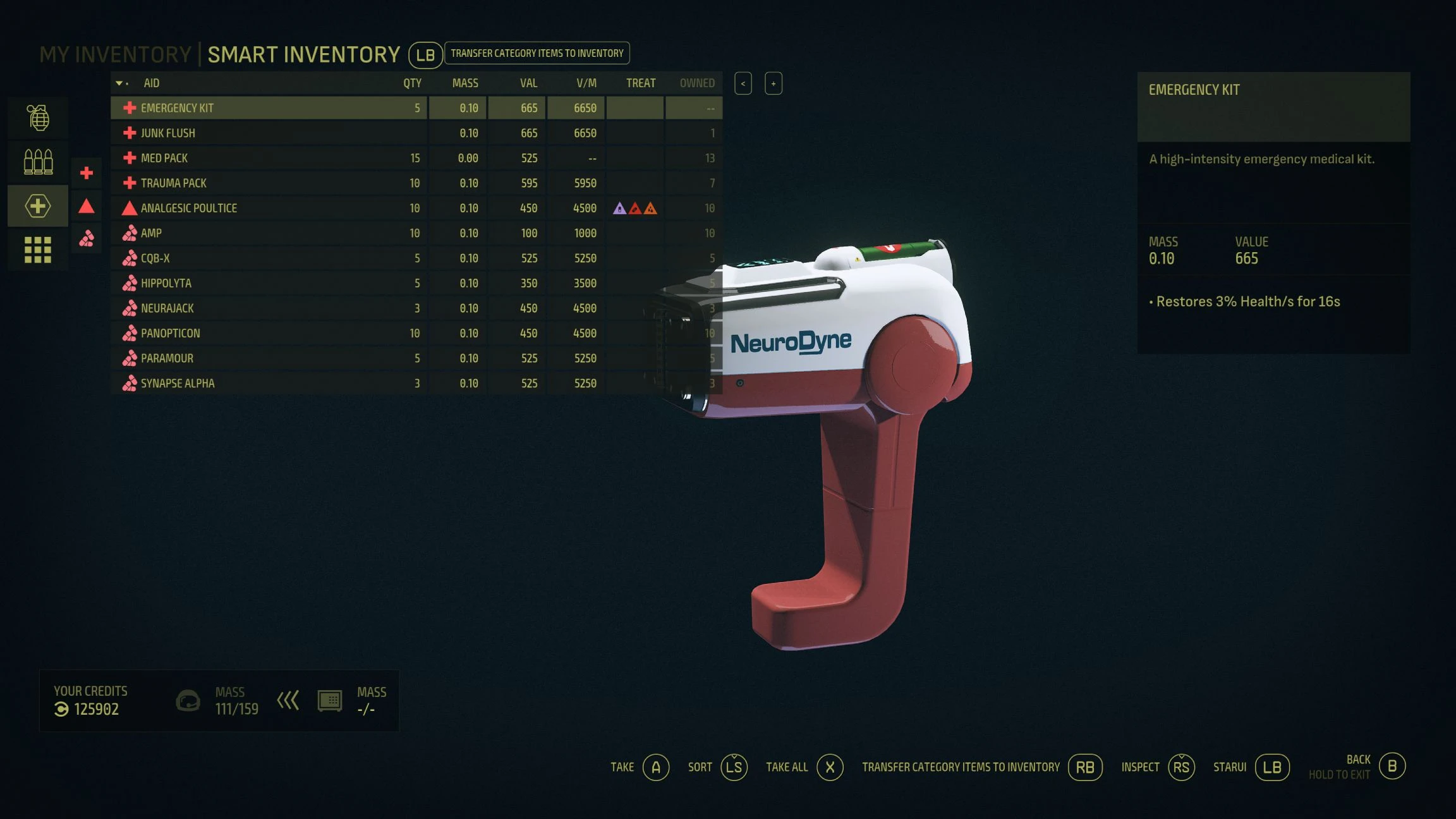This screenshot has width=1456, height=819.
Task: Open the ammo bullets category
Action: (x=38, y=162)
